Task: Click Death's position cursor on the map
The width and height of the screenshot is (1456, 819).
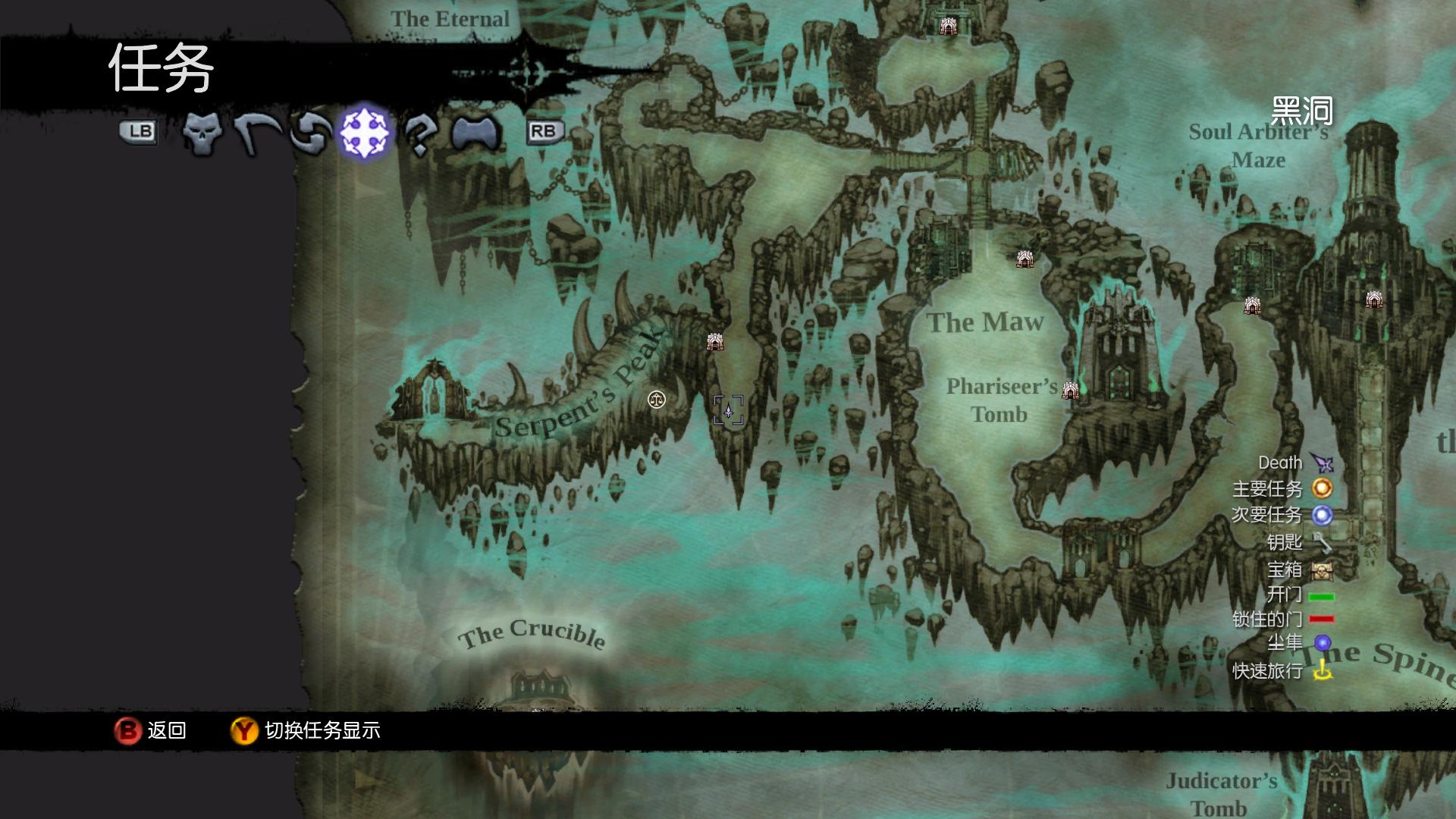Action: click(x=728, y=410)
